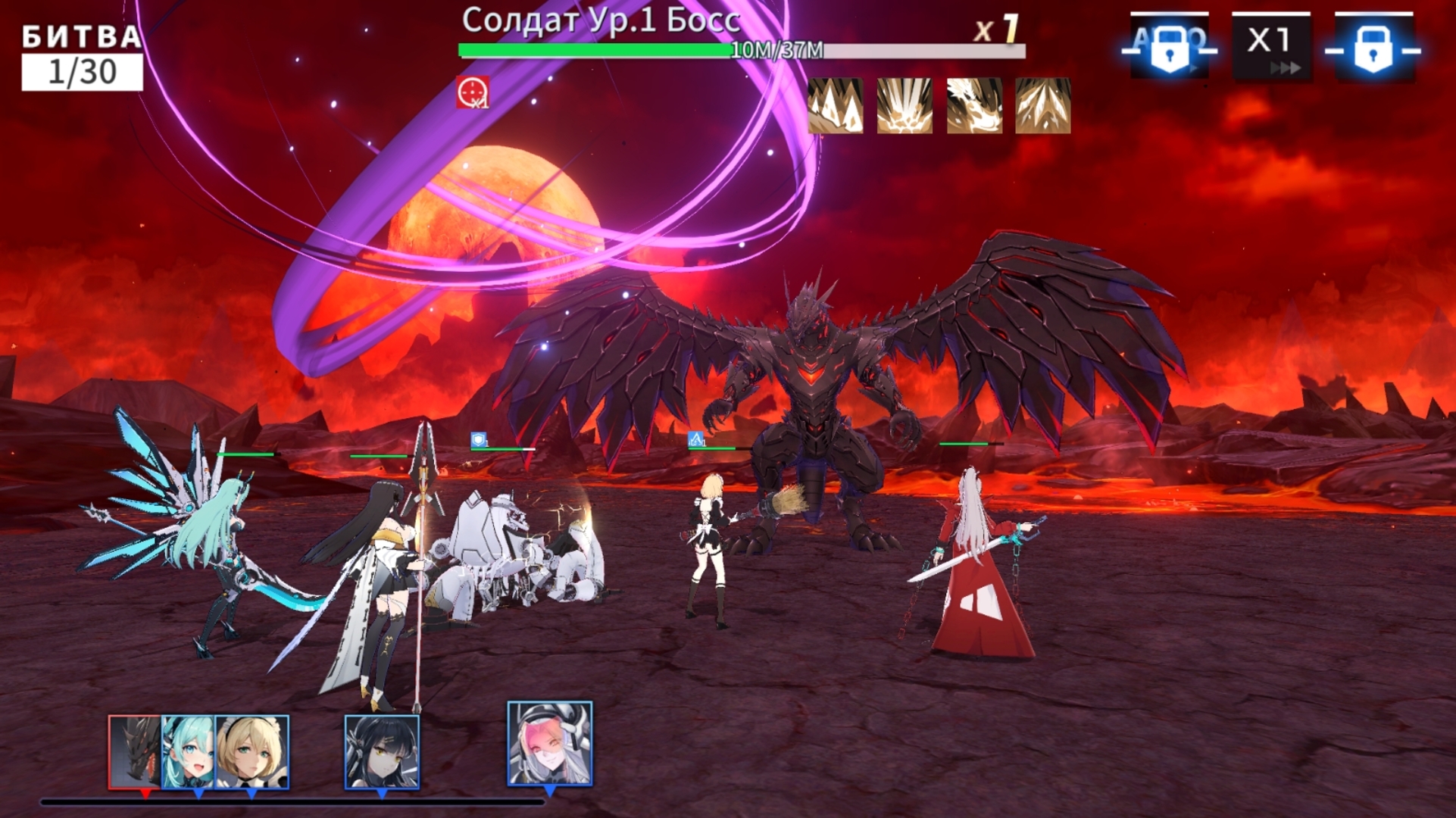Image resolution: width=1456 pixels, height=818 pixels.
Task: Click the Солдат Ур.1 Босс name label
Action: click(601, 21)
